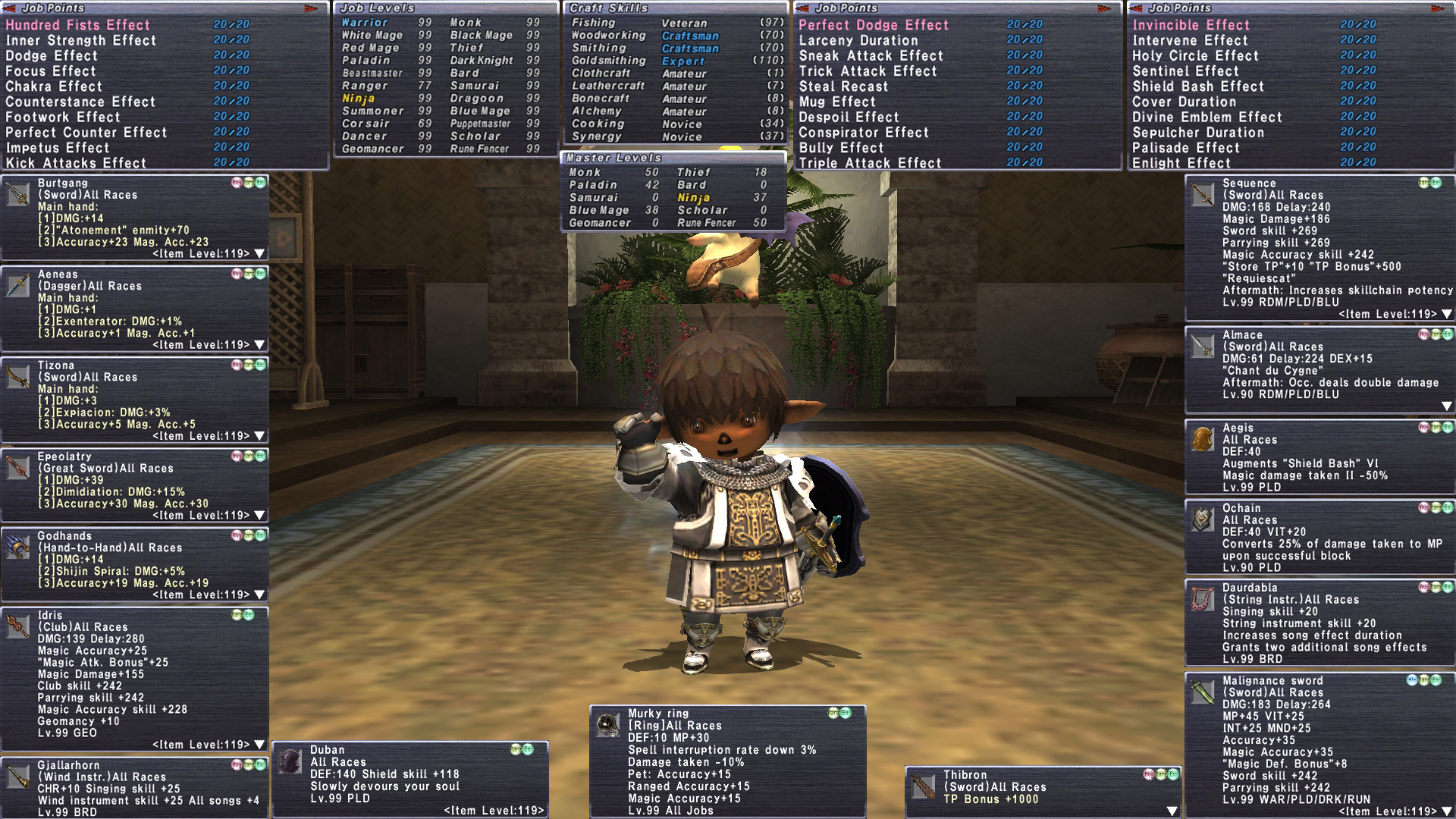Viewport: 1456px width, 819px height.
Task: Click the Thibron sword icon
Action: 924,787
